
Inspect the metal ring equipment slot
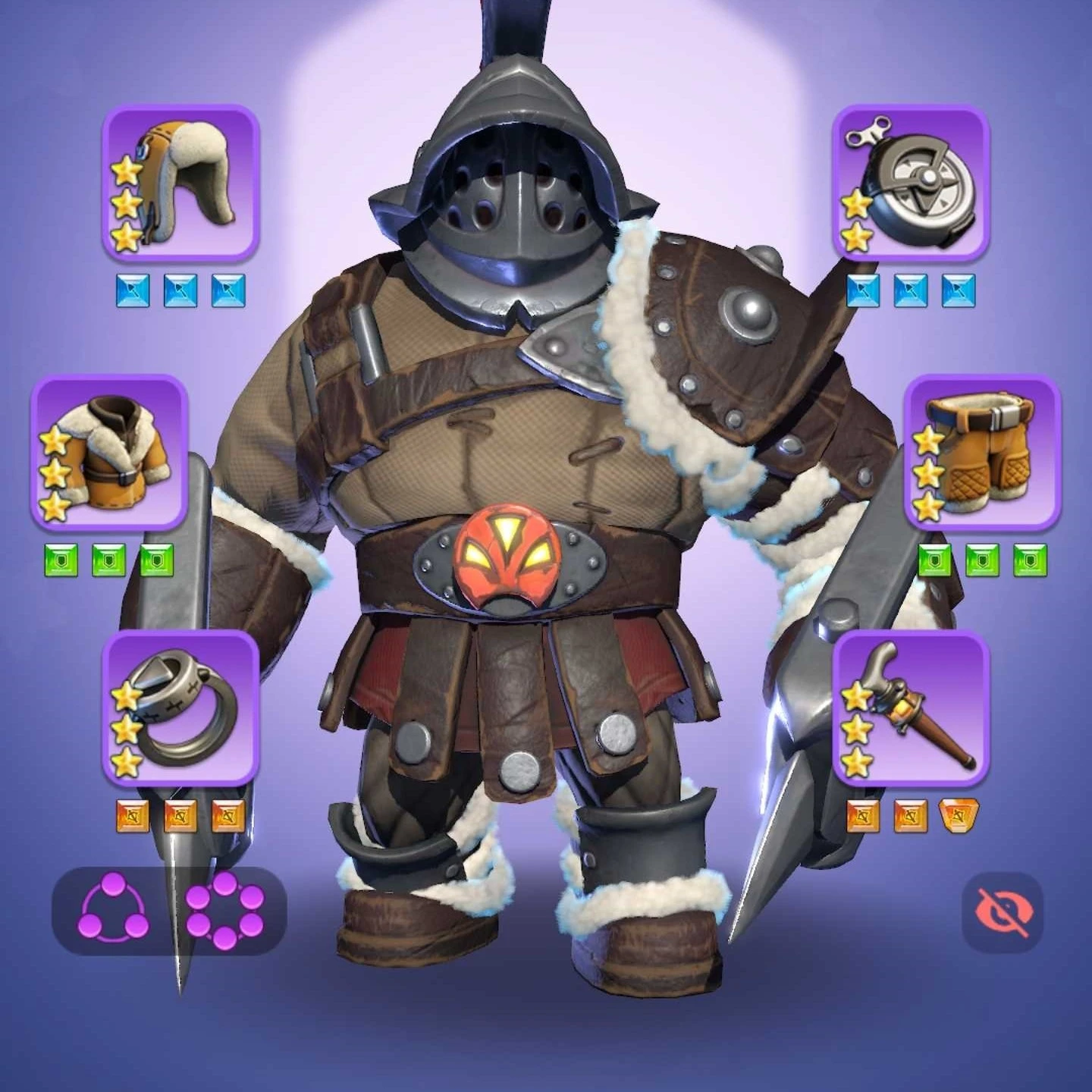coord(180,709)
